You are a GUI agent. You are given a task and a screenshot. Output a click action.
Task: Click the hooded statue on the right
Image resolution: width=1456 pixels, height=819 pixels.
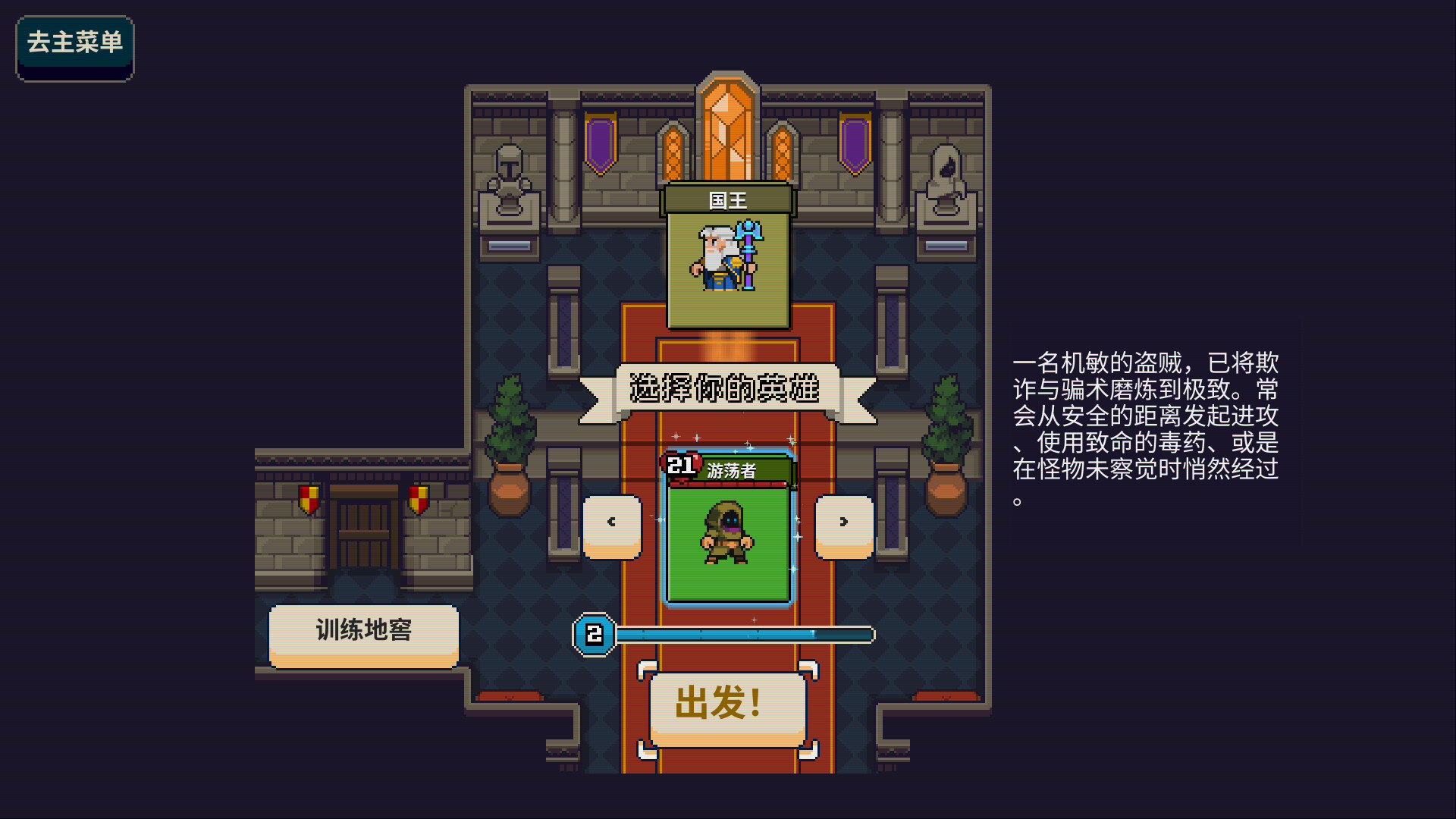[946, 178]
